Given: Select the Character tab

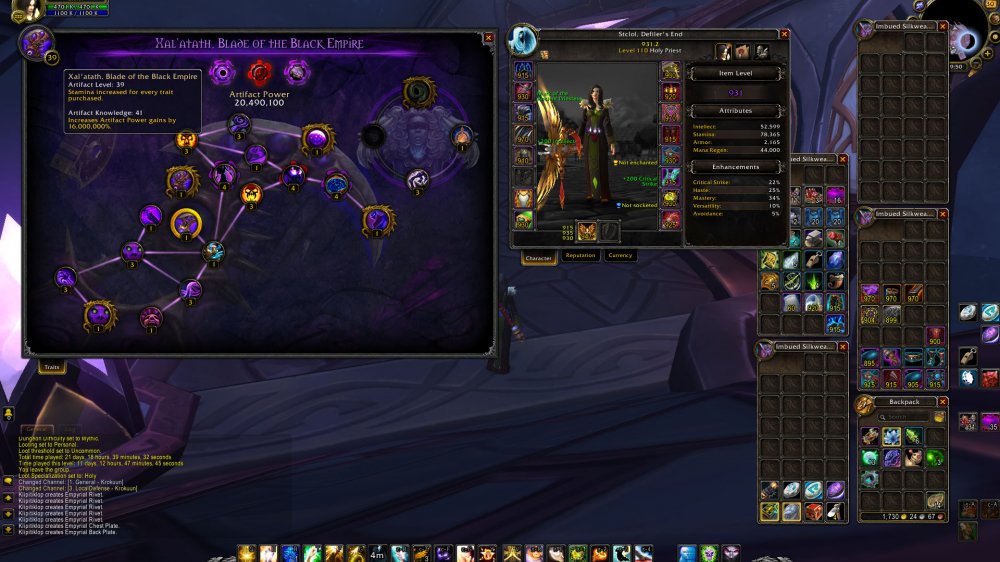Looking at the screenshot, I should pyautogui.click(x=539, y=257).
